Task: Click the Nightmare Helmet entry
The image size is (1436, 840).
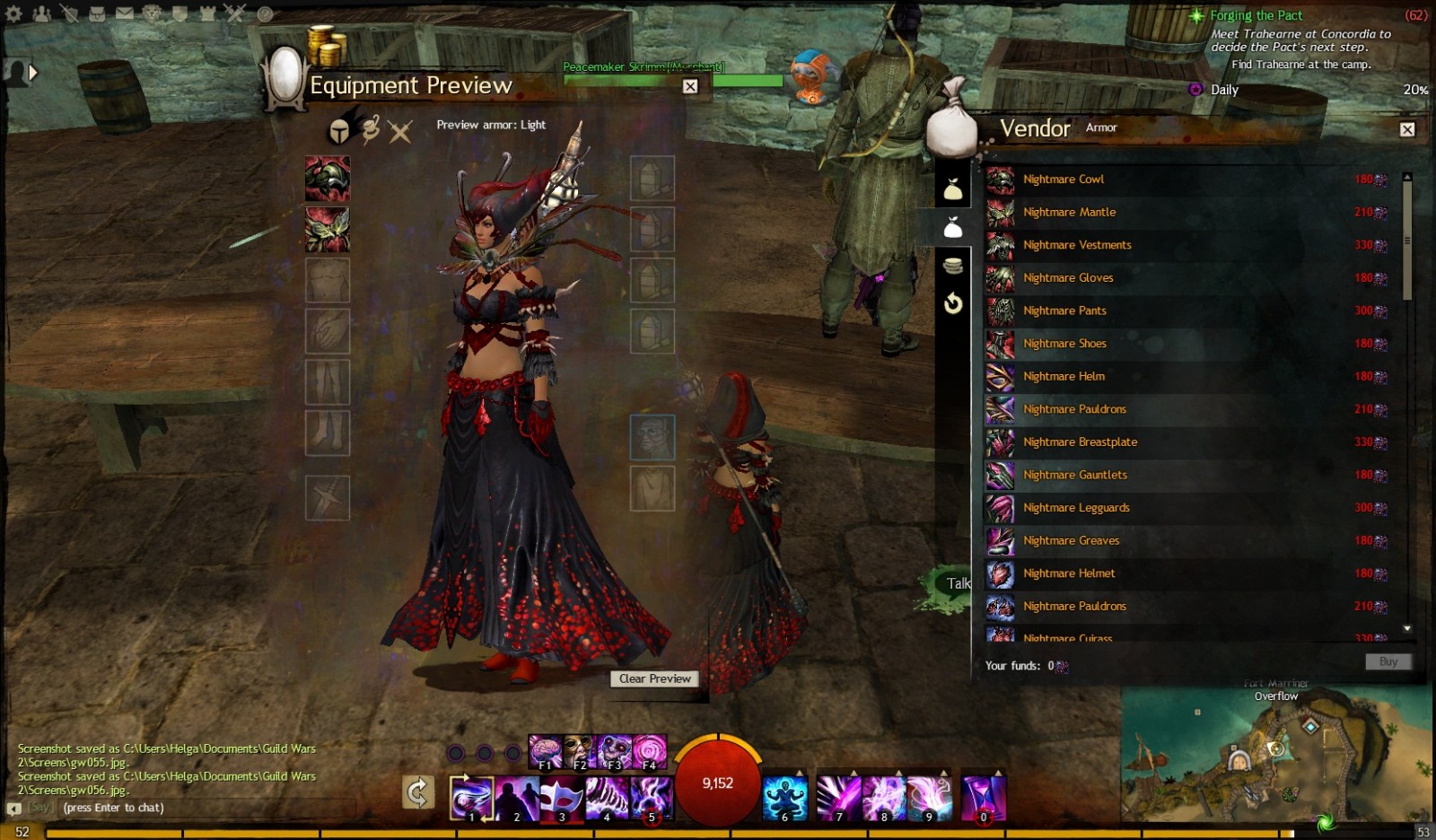Action: [1069, 573]
